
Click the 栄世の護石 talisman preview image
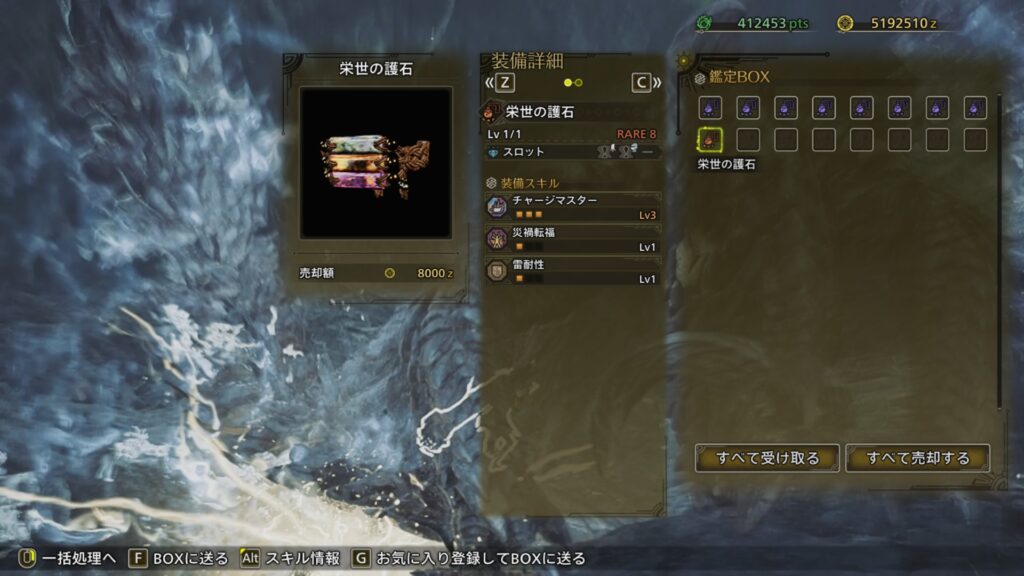[x=375, y=163]
